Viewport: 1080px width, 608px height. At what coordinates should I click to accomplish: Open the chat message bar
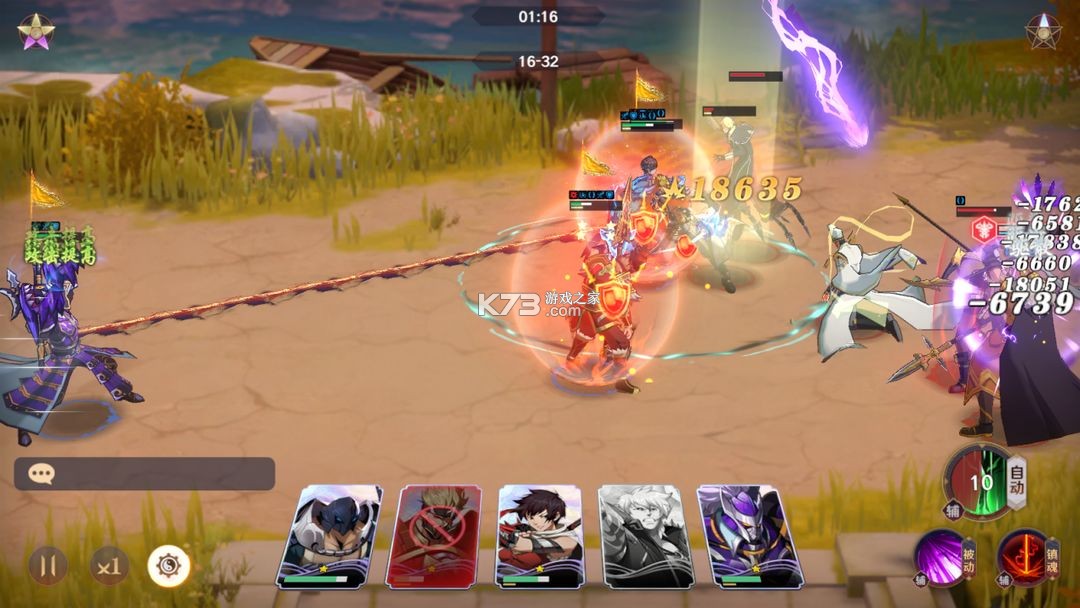coord(144,474)
